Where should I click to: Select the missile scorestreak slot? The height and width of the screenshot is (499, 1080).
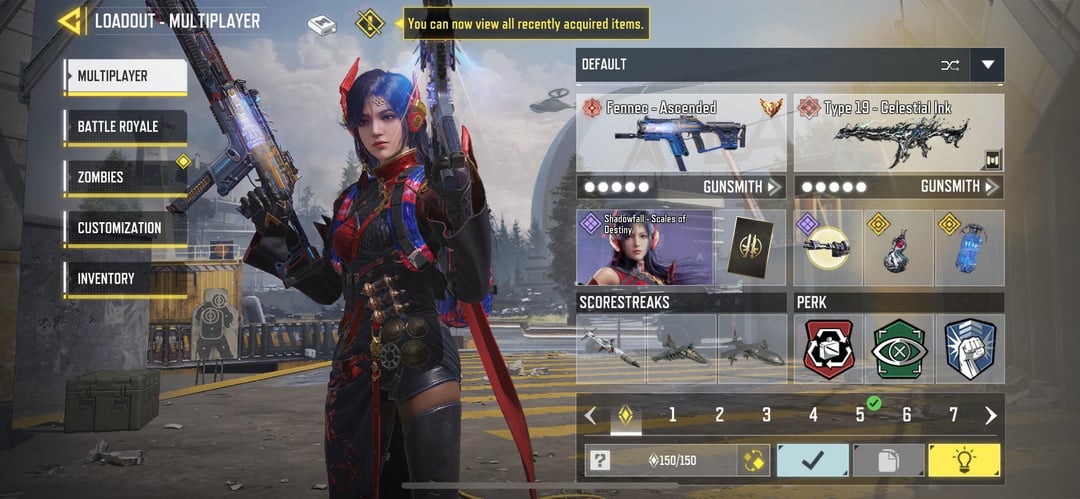(611, 349)
